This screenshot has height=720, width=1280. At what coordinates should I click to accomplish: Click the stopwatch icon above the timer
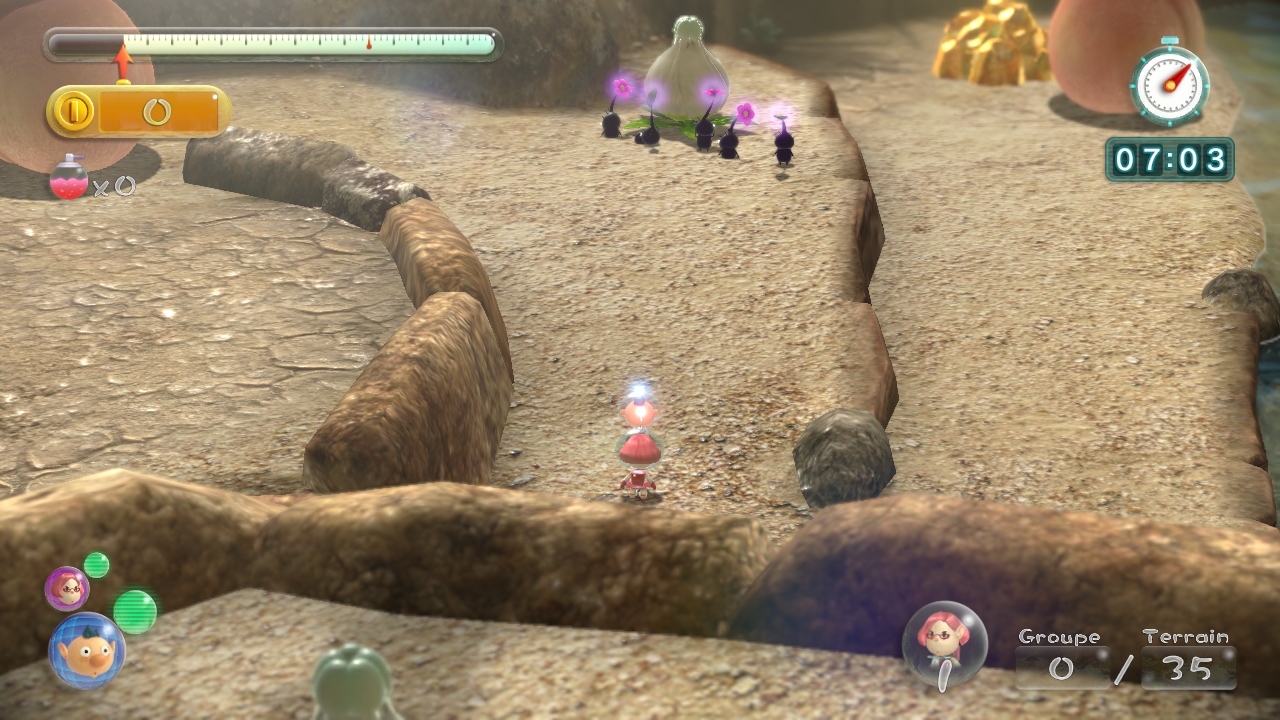(x=1169, y=85)
